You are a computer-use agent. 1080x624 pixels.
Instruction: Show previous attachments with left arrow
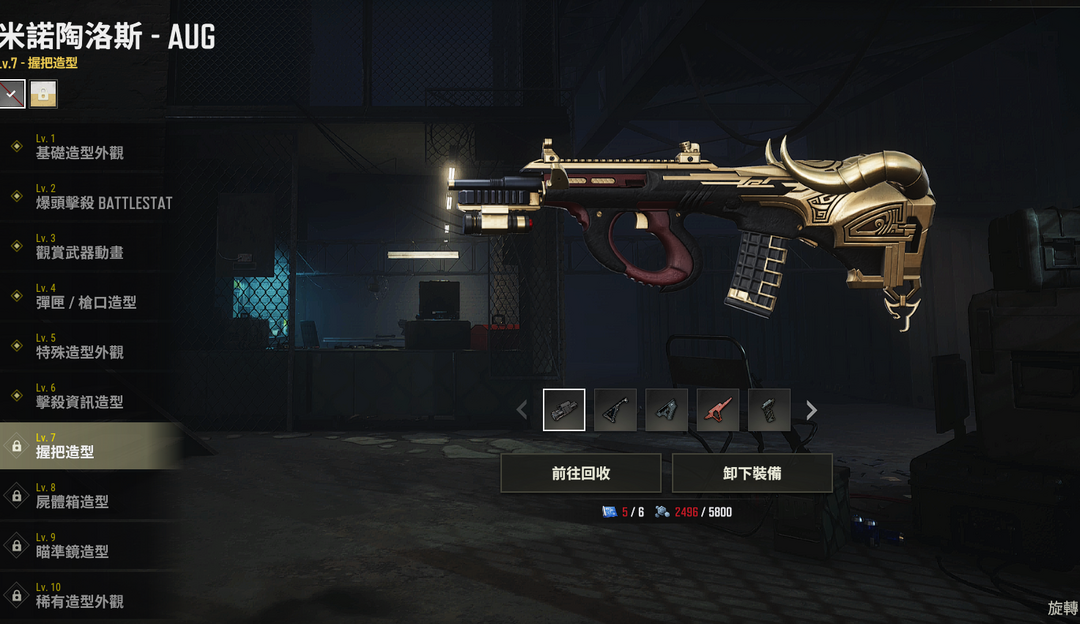point(521,410)
